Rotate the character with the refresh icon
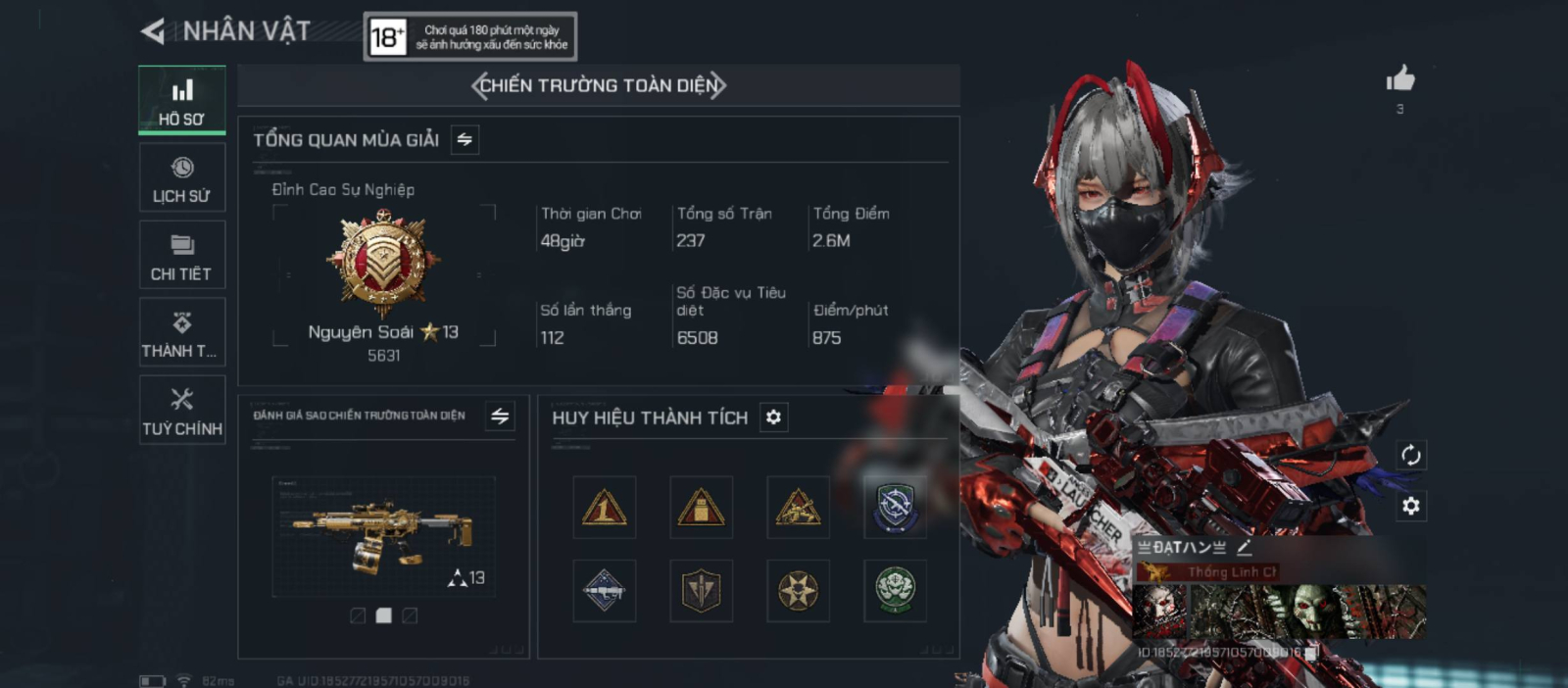1568x688 pixels. (1410, 455)
